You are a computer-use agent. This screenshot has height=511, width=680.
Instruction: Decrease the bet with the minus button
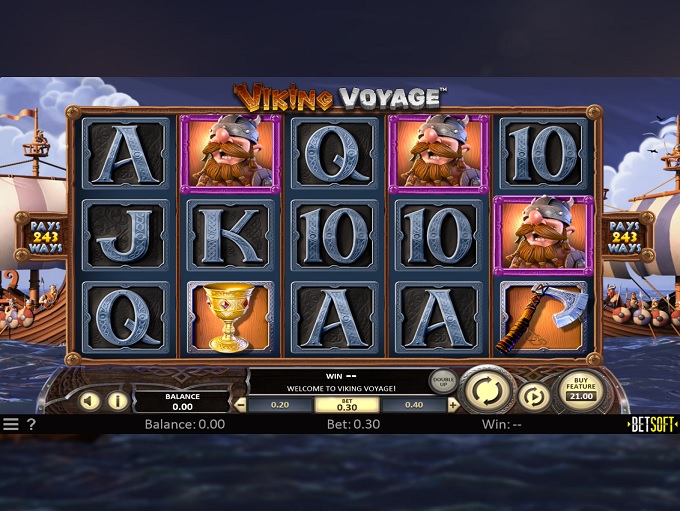click(x=240, y=405)
